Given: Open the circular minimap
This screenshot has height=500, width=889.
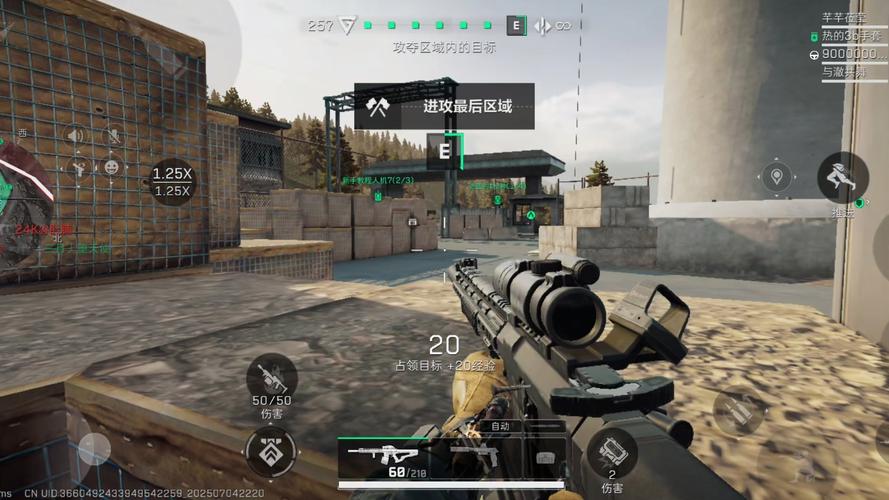Looking at the screenshot, I should pos(22,200).
